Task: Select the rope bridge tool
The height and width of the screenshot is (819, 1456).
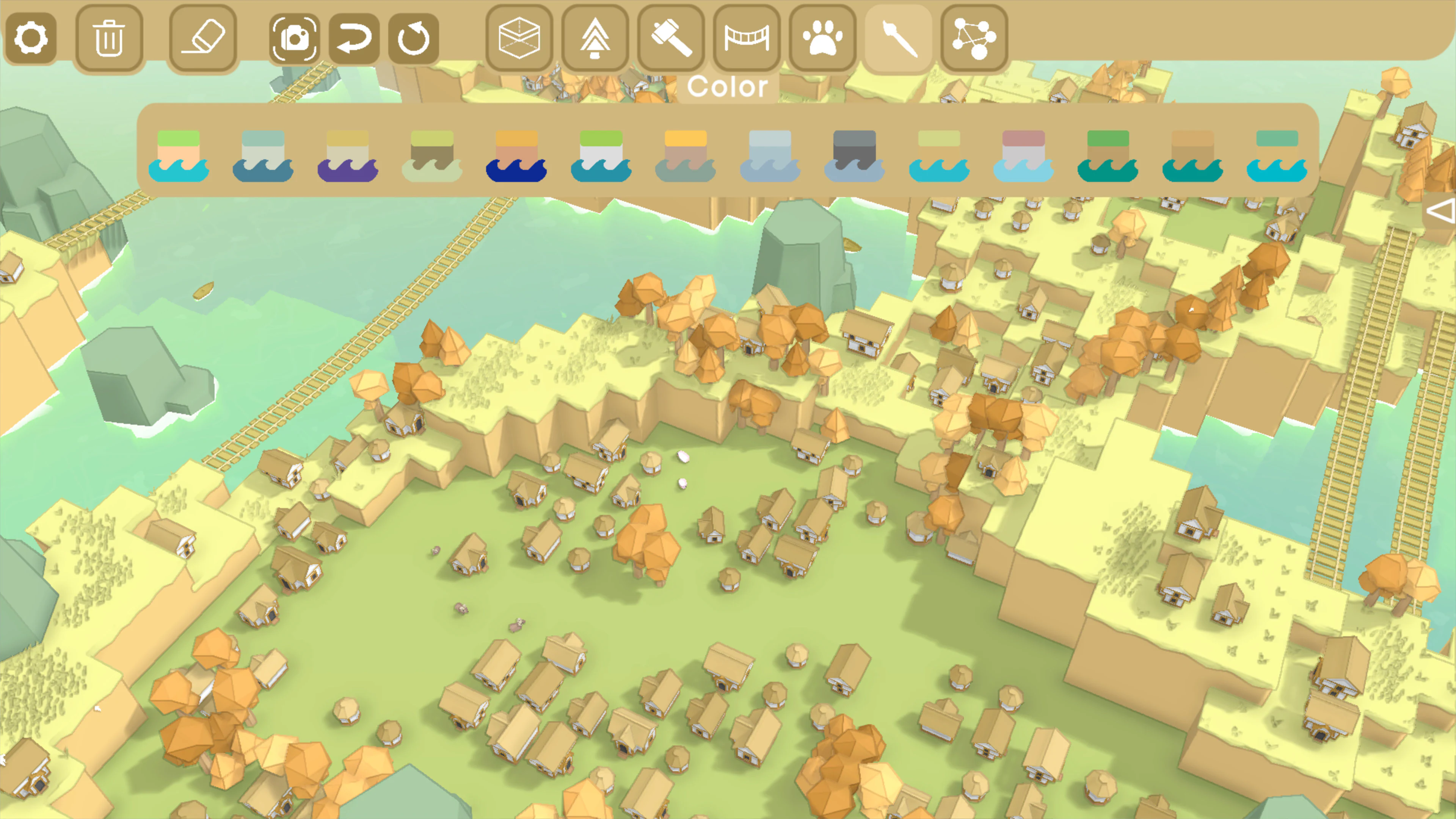Action: (747, 38)
